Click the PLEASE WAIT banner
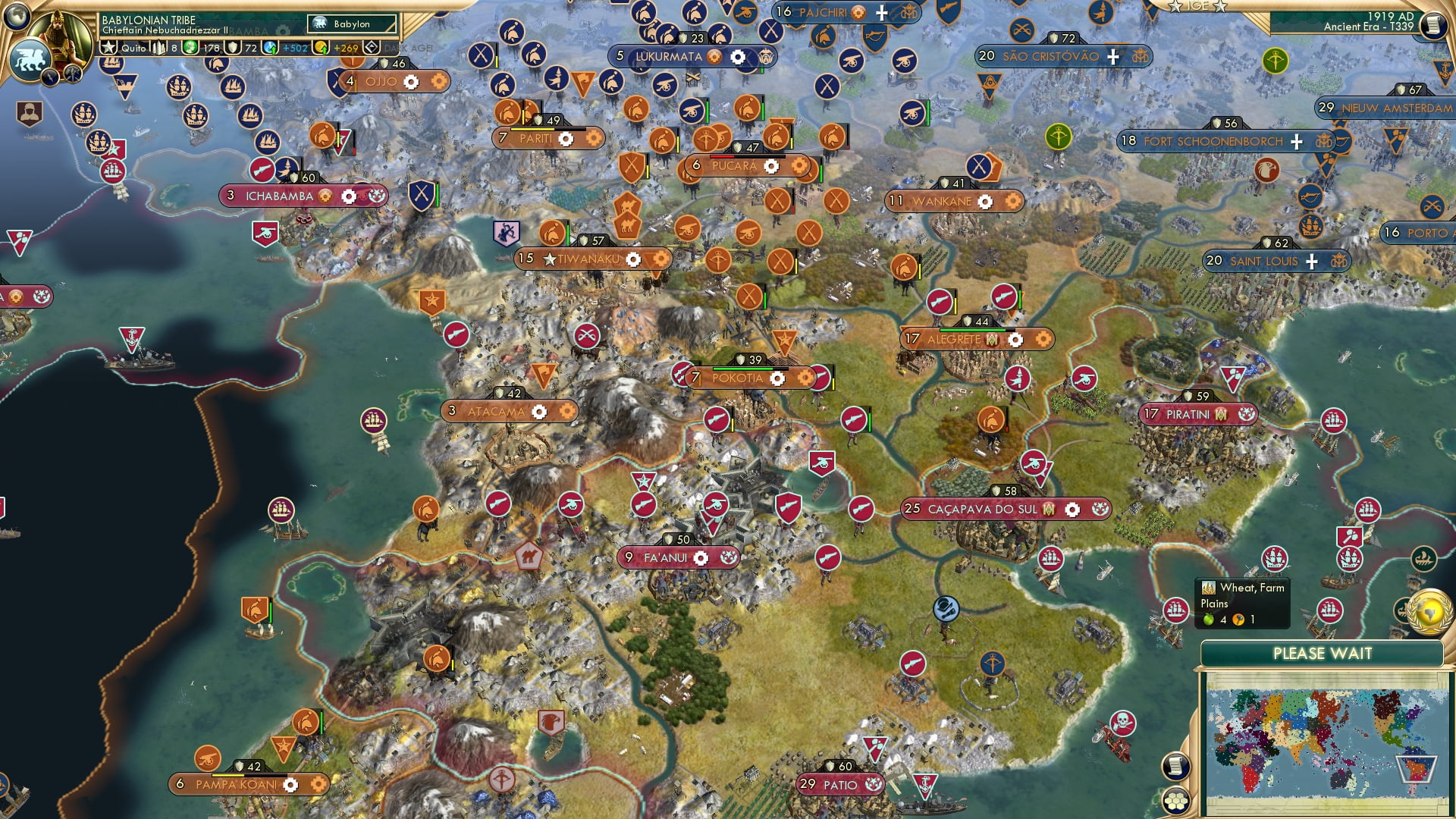Screen dimensions: 1456x819 (1323, 652)
